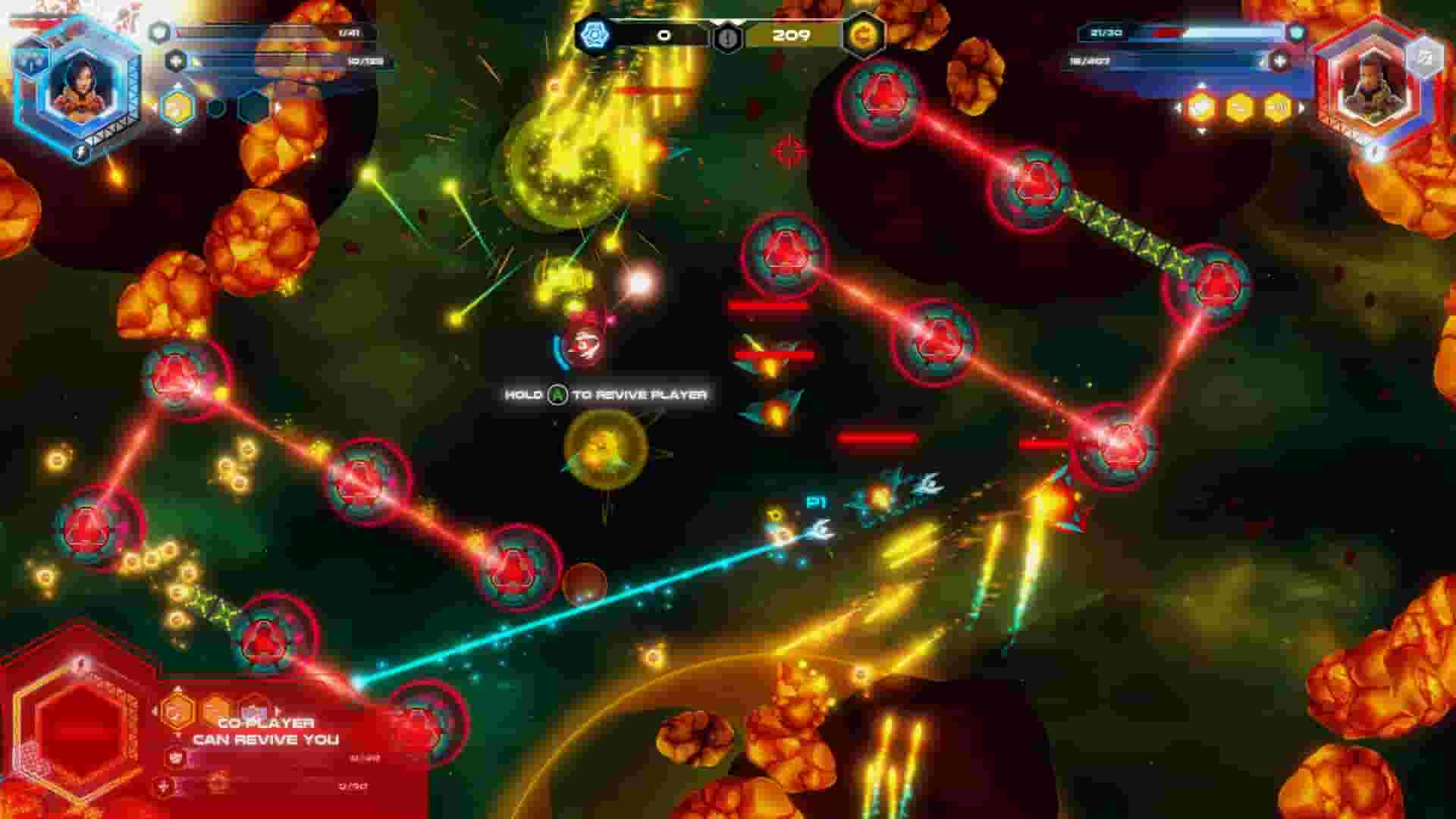1456x819 pixels.
Task: Click the plus upgrade icon near Player 2's ammo bar
Action: point(1279,61)
